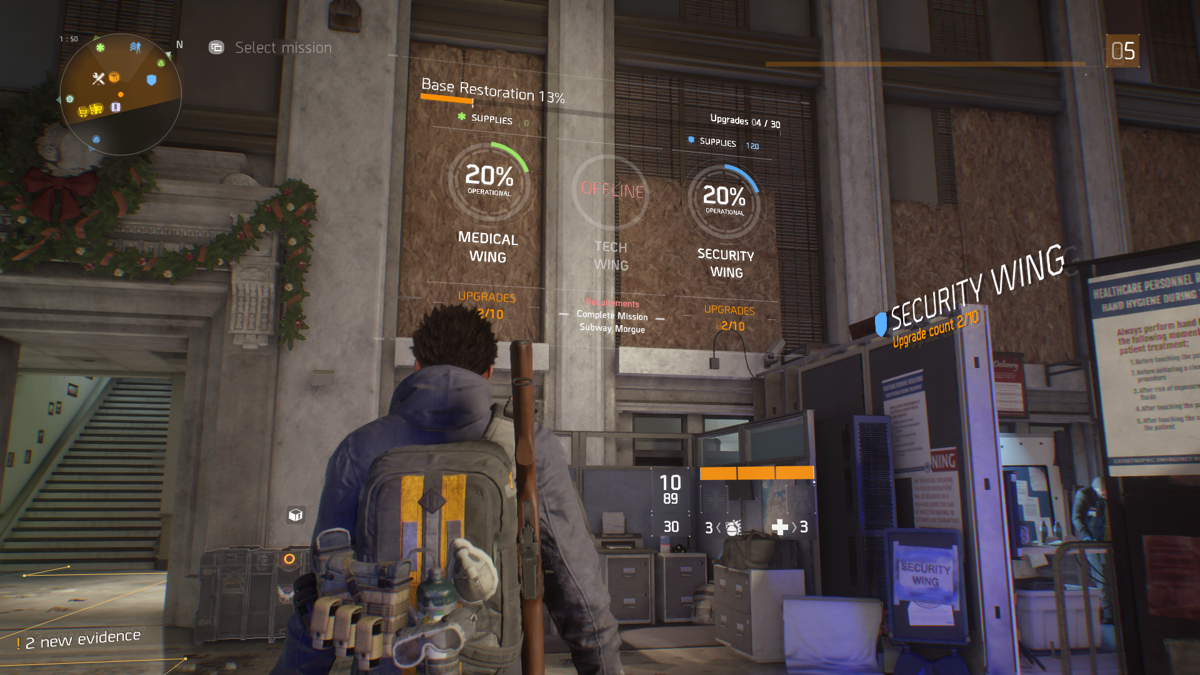
Task: Select the Medical Wing operational gauge
Action: (x=488, y=182)
